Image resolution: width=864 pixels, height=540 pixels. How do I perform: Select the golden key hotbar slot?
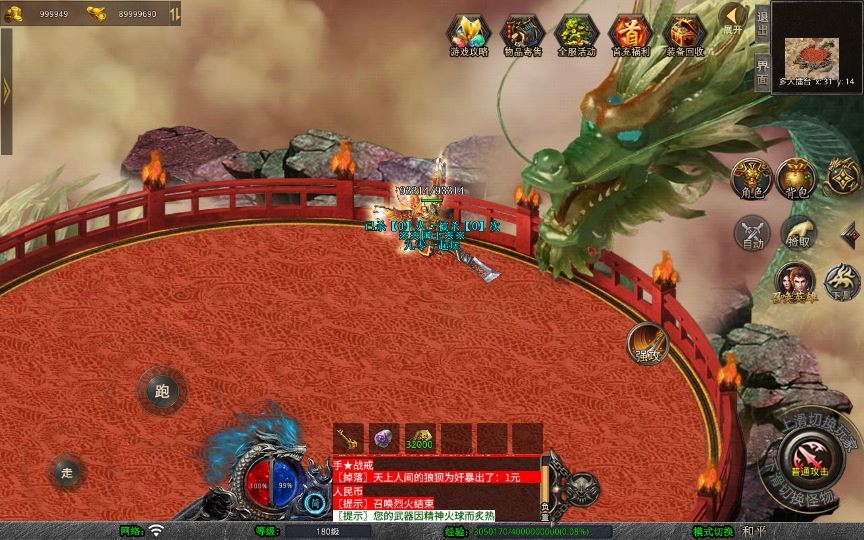pos(349,438)
